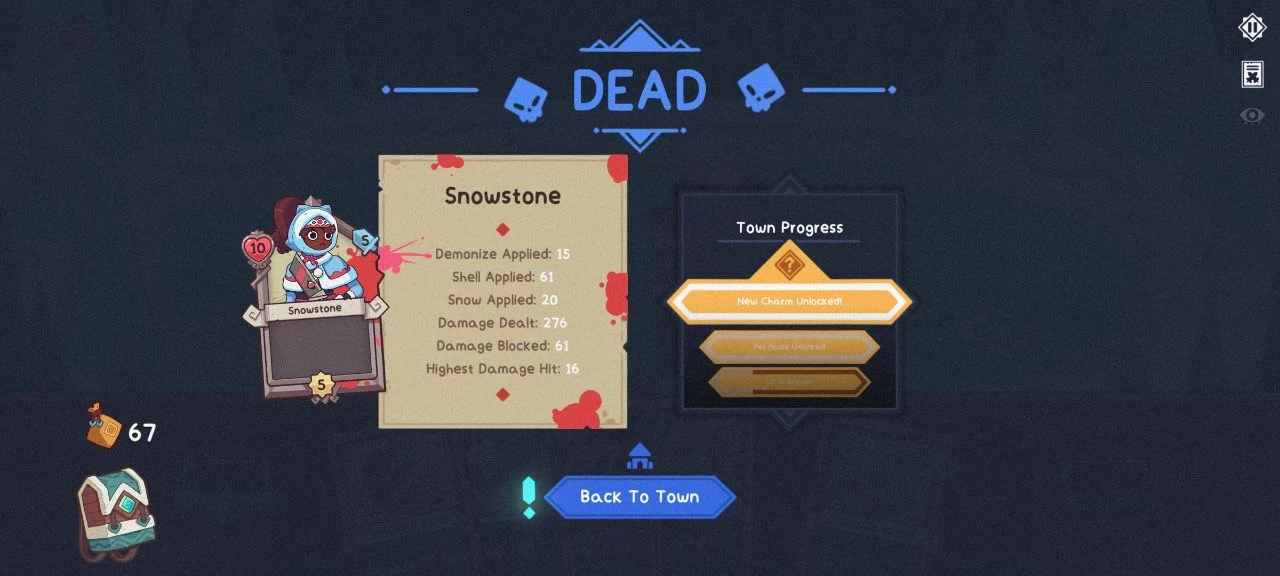Return with the Back To Town button

tap(640, 497)
